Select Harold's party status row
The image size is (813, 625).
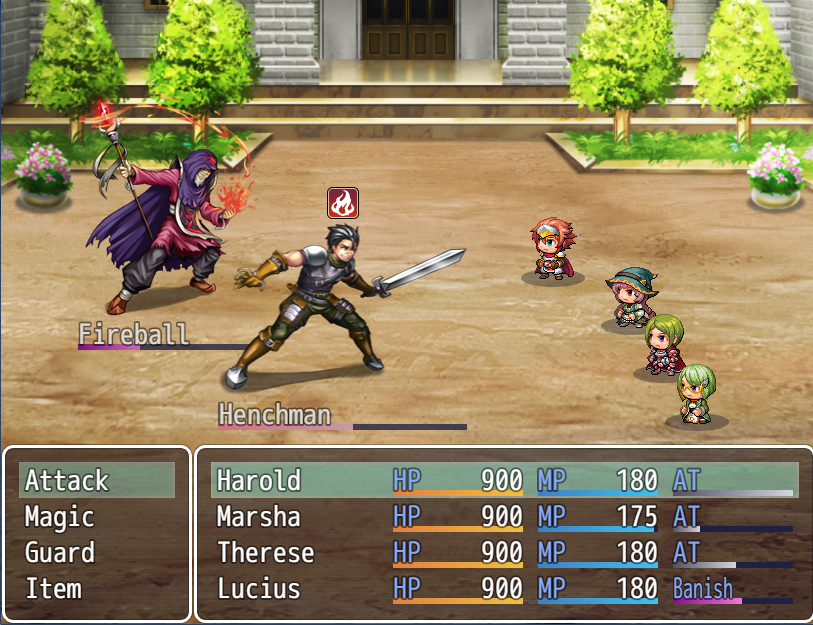[x=504, y=481]
